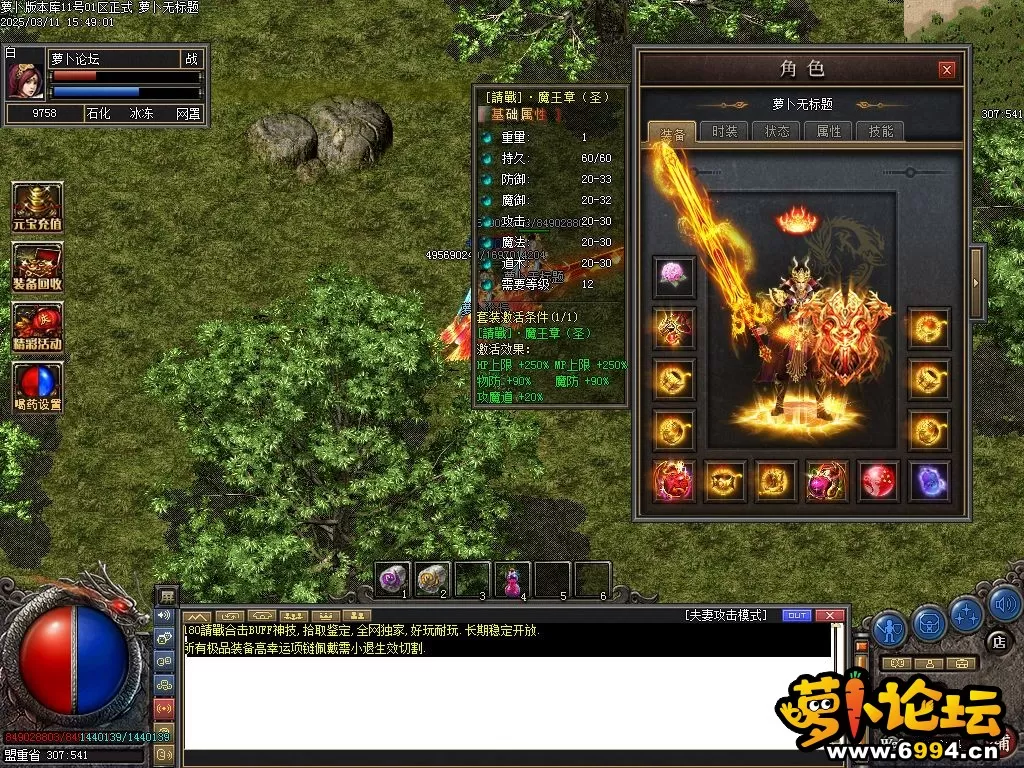The height and width of the screenshot is (768, 1024).
Task: Use the pink potion in hotbar slot 4
Action: 512,579
